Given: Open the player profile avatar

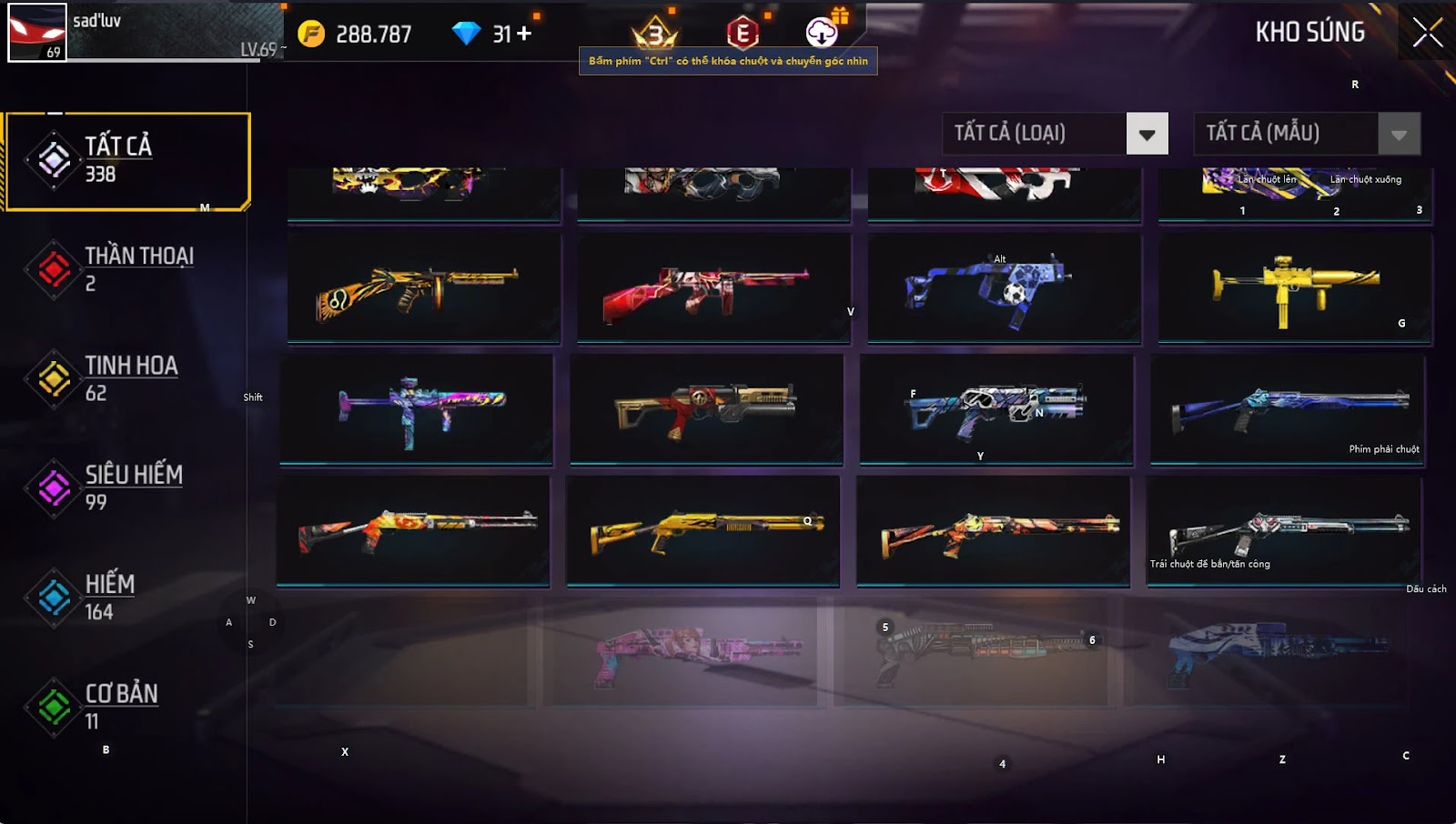Looking at the screenshot, I should tap(36, 33).
